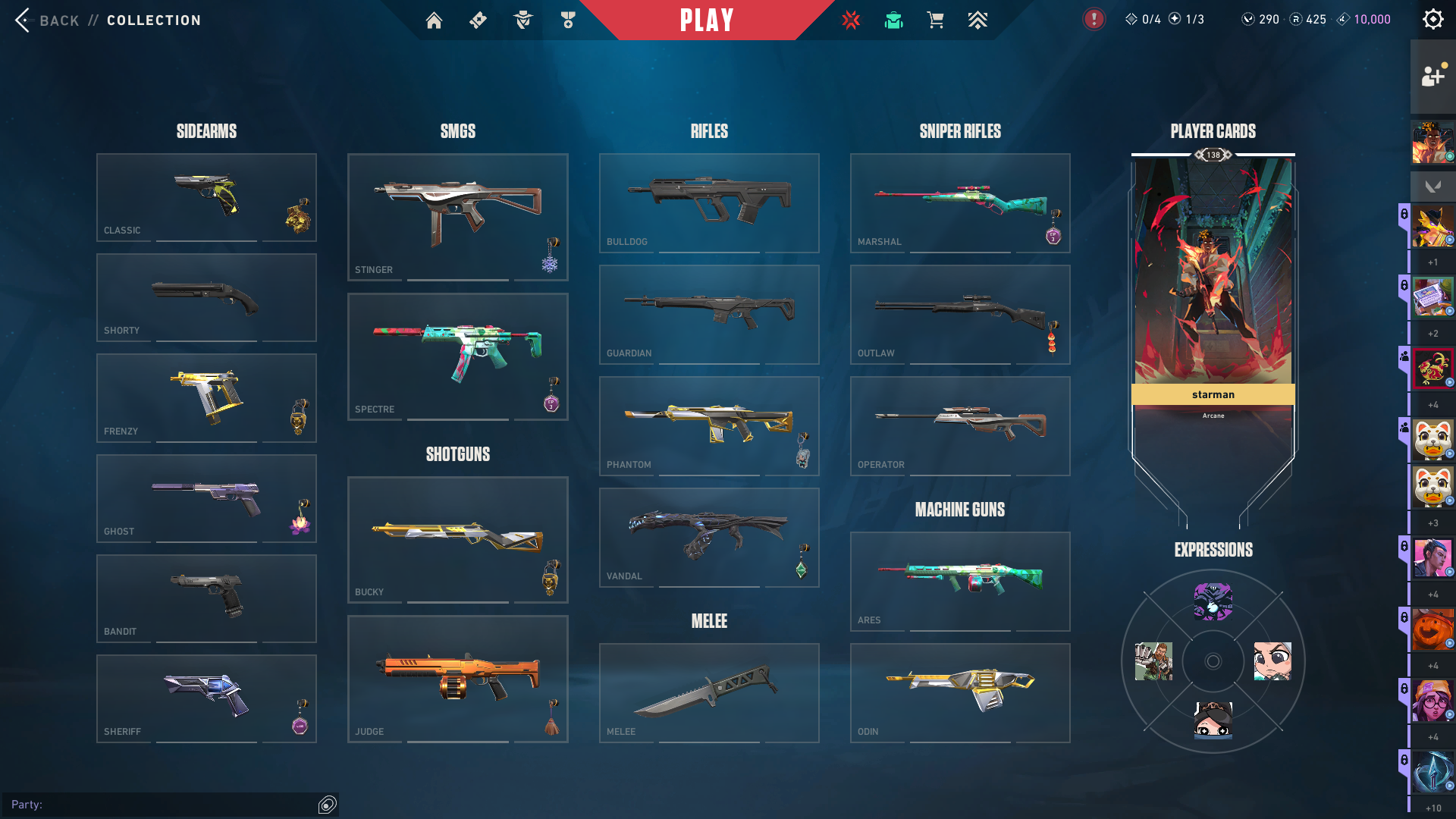Open the home screen icon
The width and height of the screenshot is (1456, 819).
coord(434,20)
